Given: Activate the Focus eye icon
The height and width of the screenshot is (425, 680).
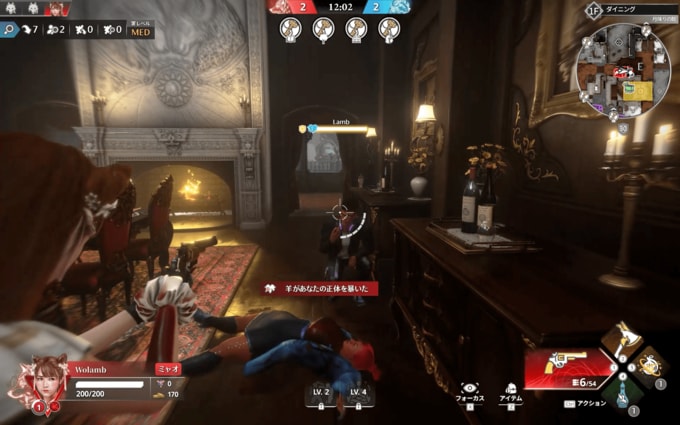Looking at the screenshot, I should click(x=469, y=388).
